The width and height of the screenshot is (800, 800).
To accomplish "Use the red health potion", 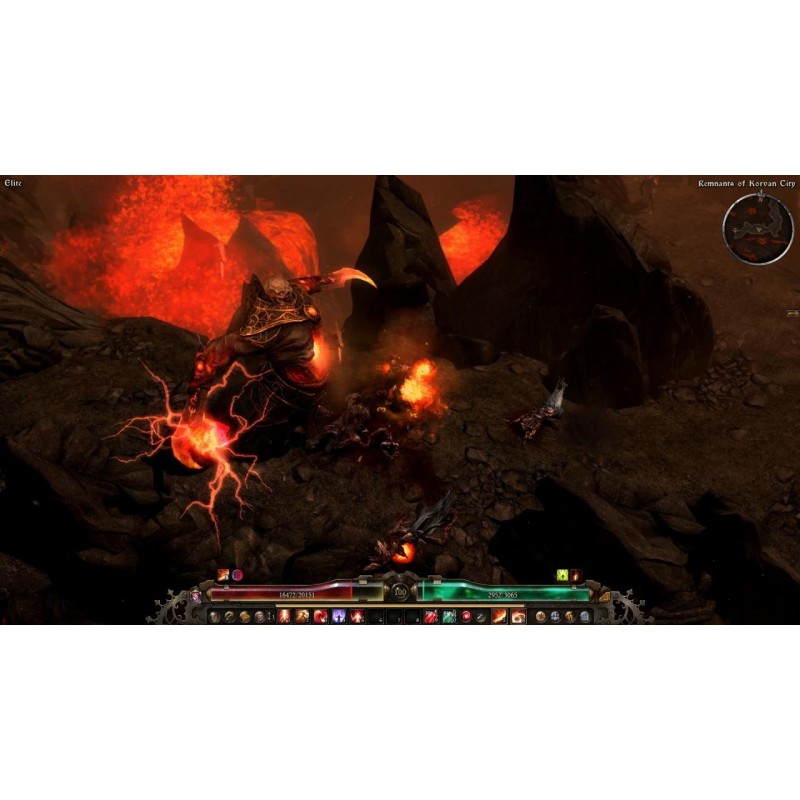I will [x=429, y=617].
